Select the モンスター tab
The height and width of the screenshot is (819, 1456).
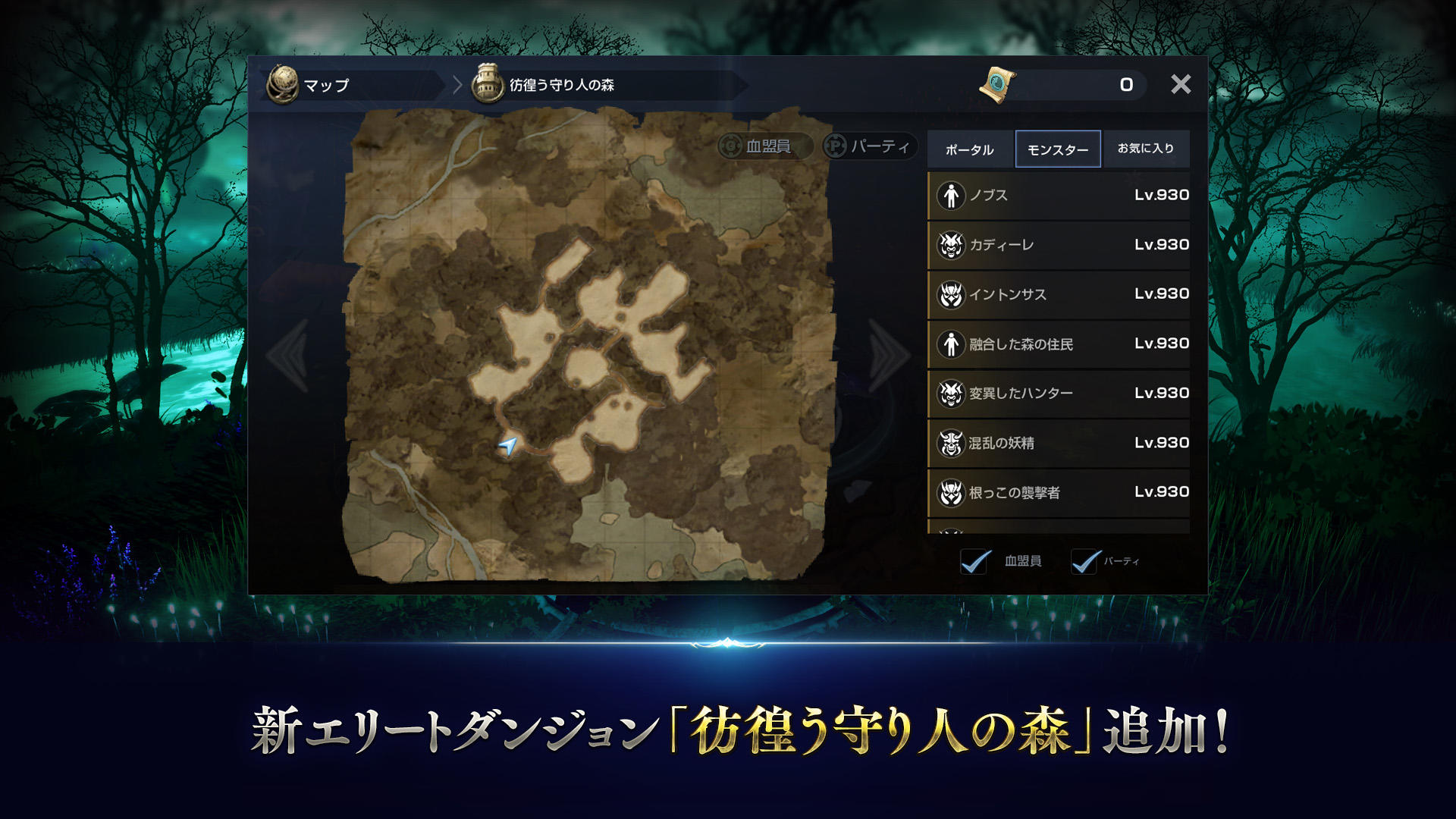coord(1058,149)
